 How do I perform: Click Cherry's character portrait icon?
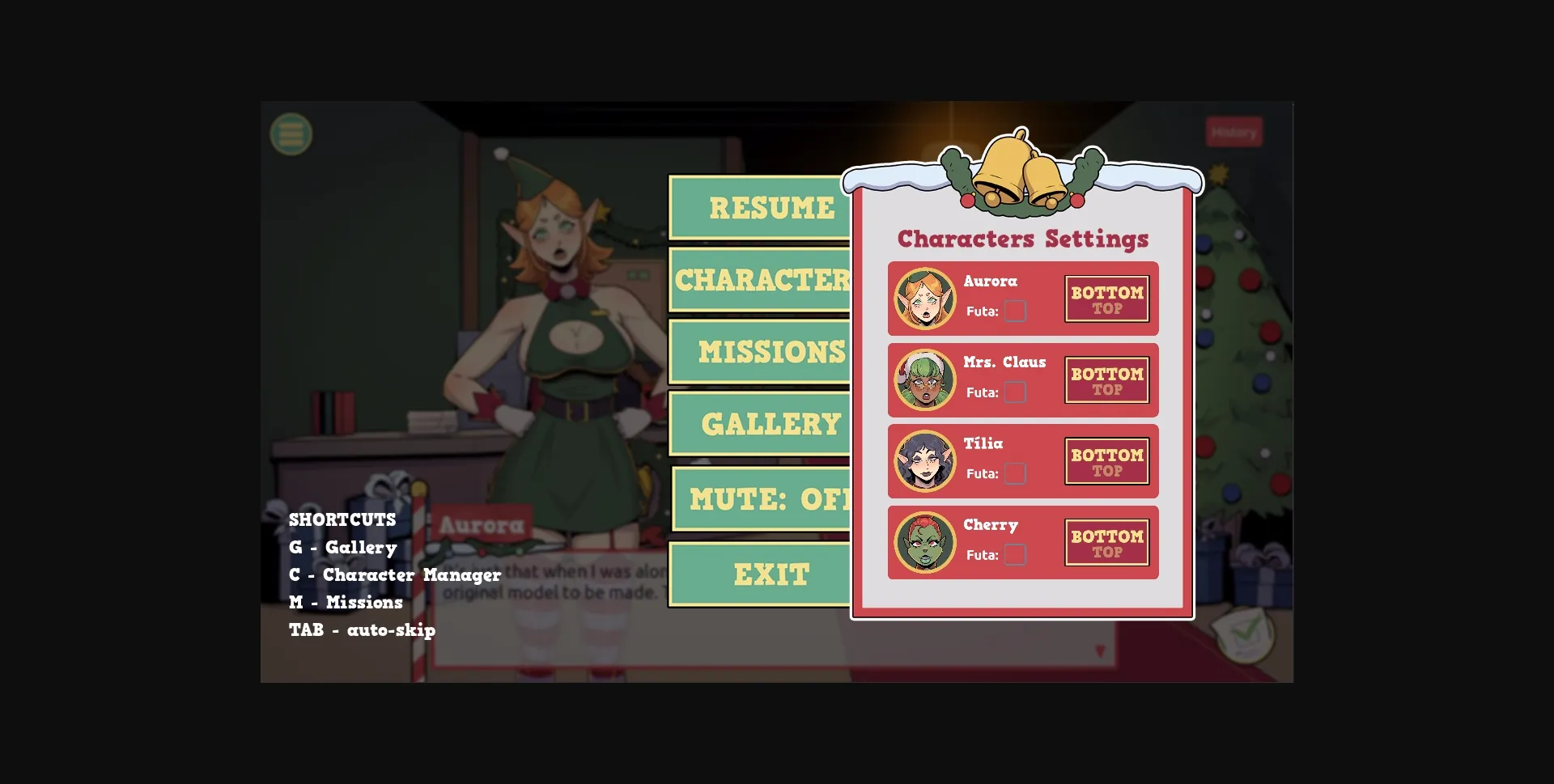pos(923,542)
